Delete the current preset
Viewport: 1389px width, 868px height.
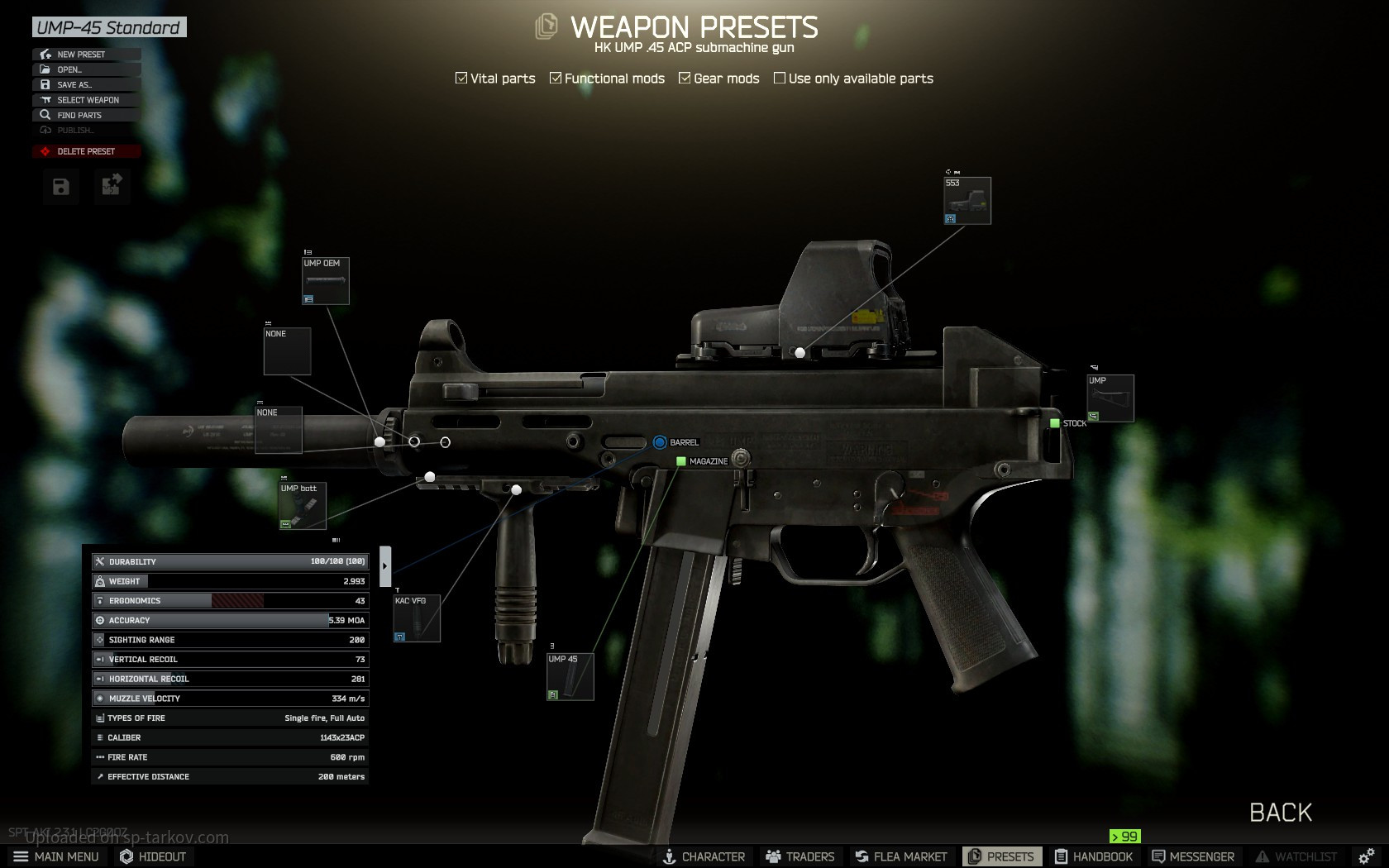86,151
